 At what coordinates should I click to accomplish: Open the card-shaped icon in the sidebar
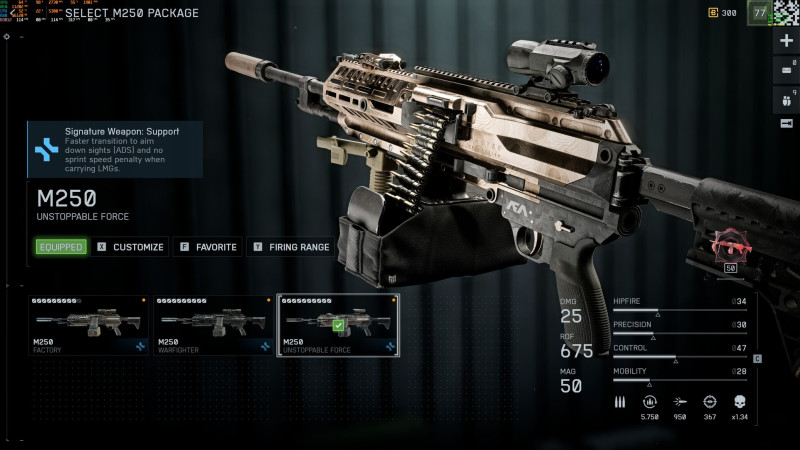tap(786, 69)
